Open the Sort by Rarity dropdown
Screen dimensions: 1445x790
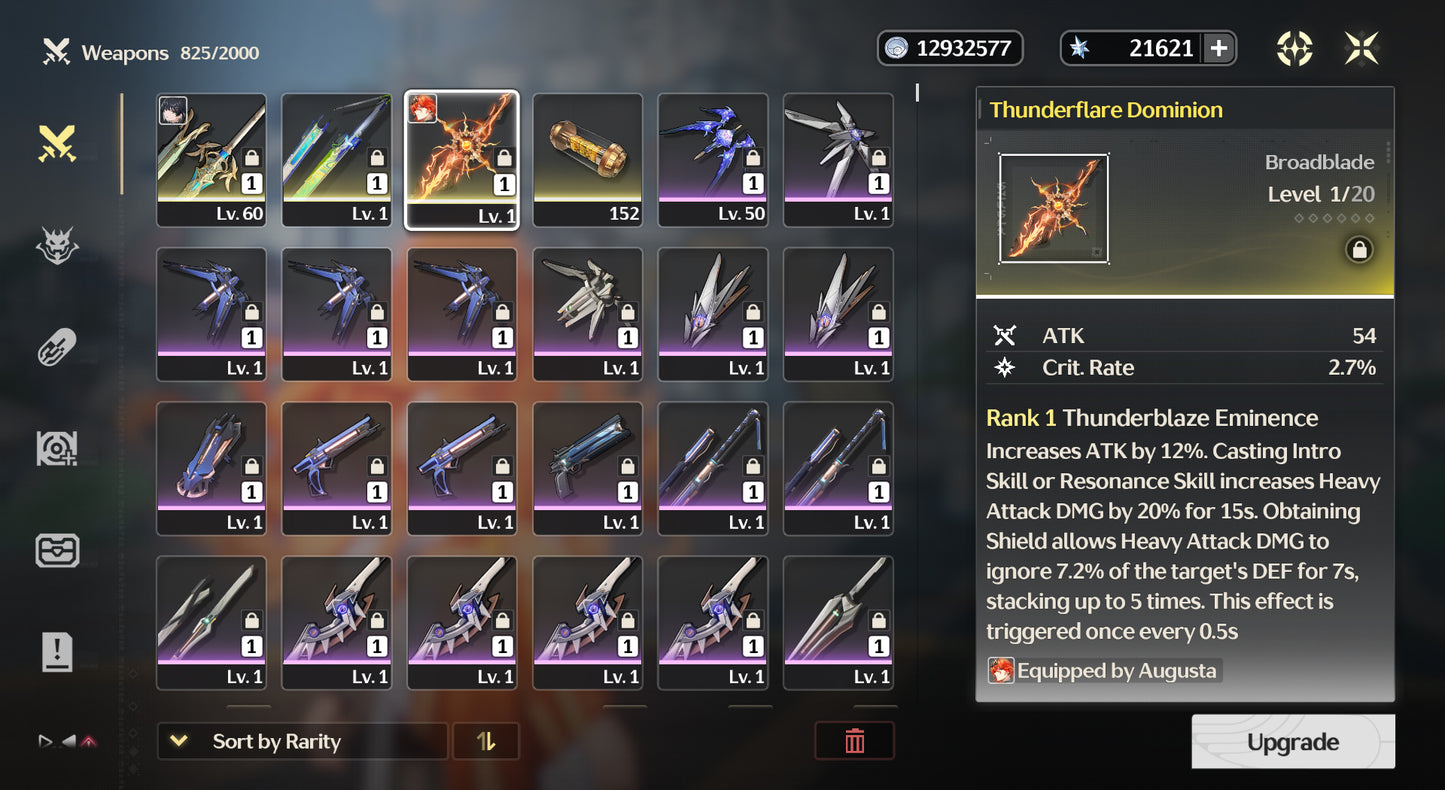302,741
